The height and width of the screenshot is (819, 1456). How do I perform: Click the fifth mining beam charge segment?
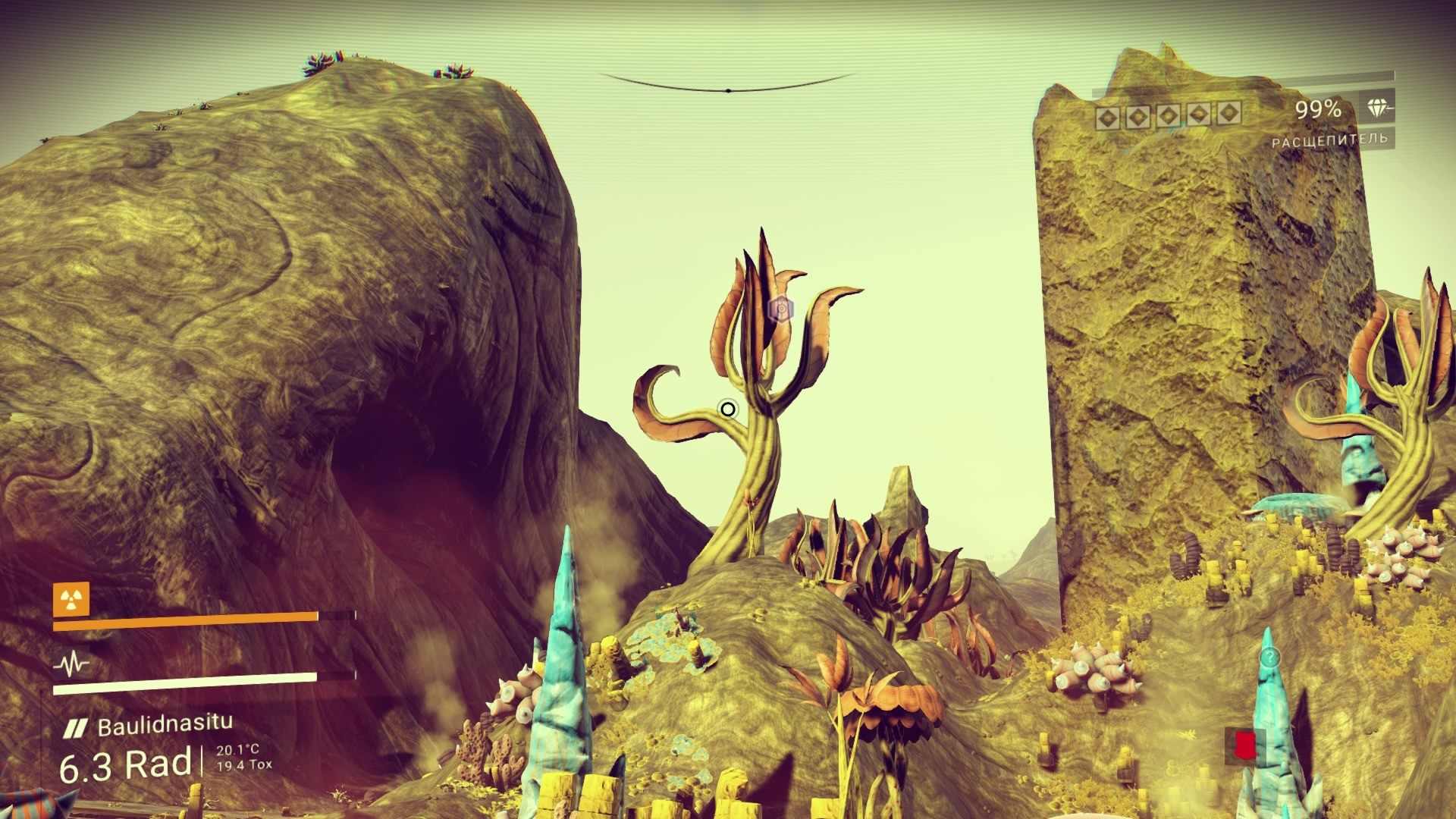pyautogui.click(x=1228, y=115)
